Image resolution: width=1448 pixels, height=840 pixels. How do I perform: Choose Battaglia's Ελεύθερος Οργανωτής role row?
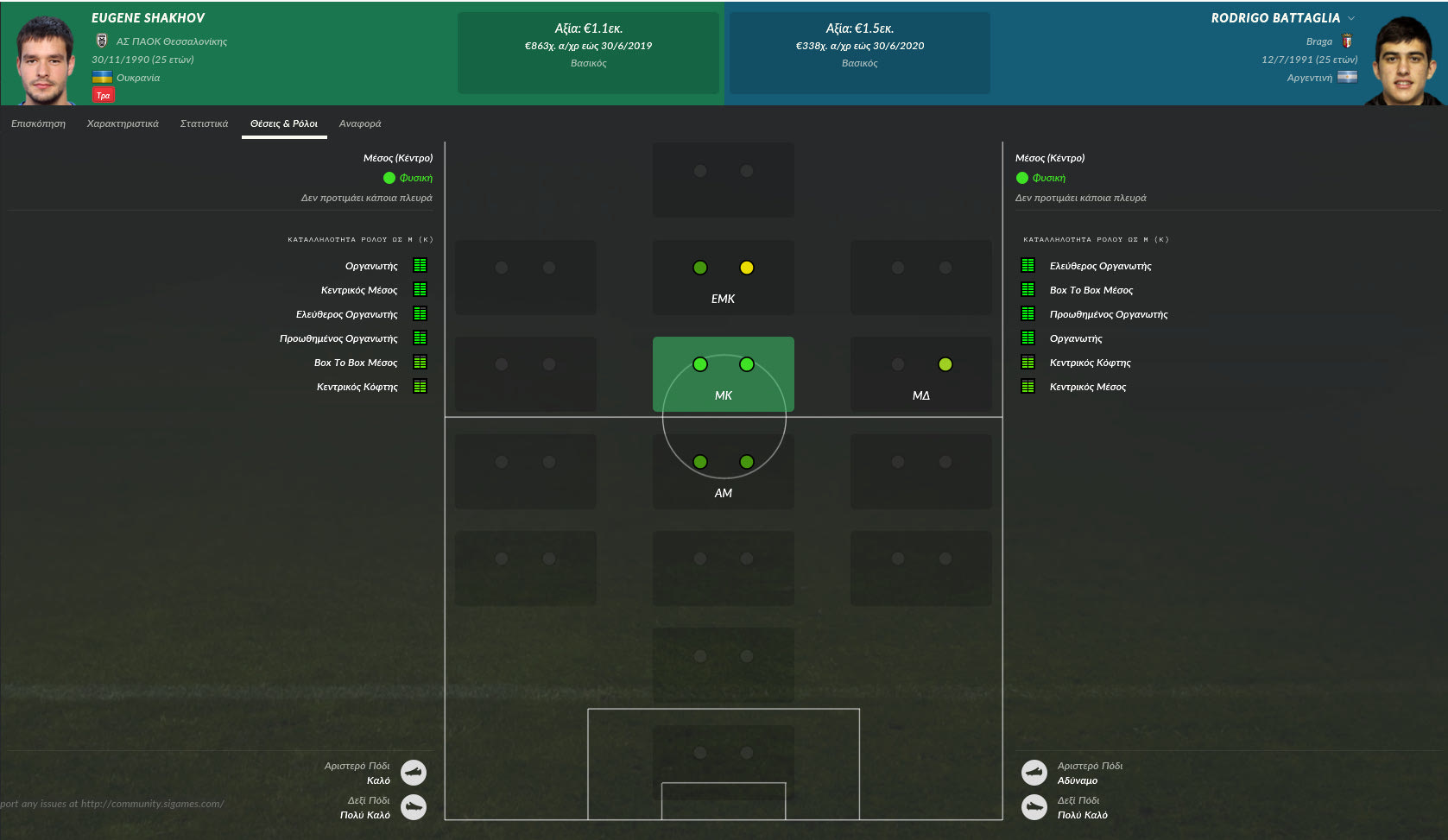pyautogui.click(x=1100, y=266)
